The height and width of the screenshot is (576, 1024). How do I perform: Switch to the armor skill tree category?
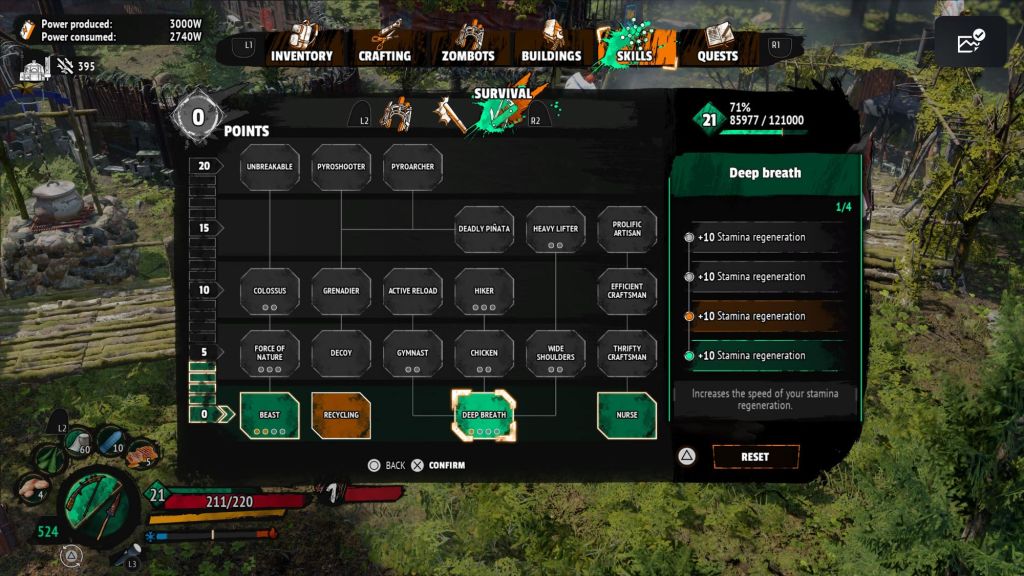(396, 115)
